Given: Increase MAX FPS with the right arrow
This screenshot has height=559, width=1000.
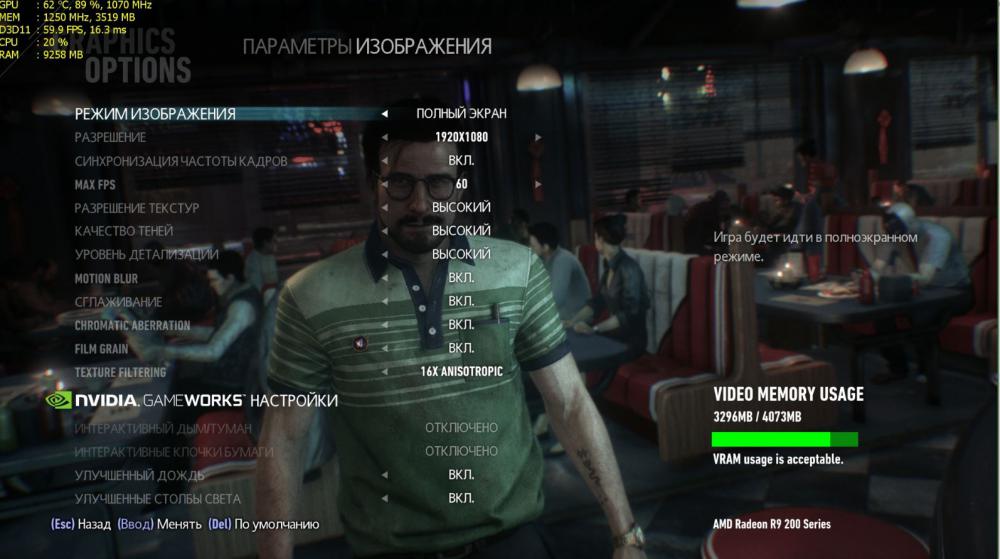Looking at the screenshot, I should [538, 185].
